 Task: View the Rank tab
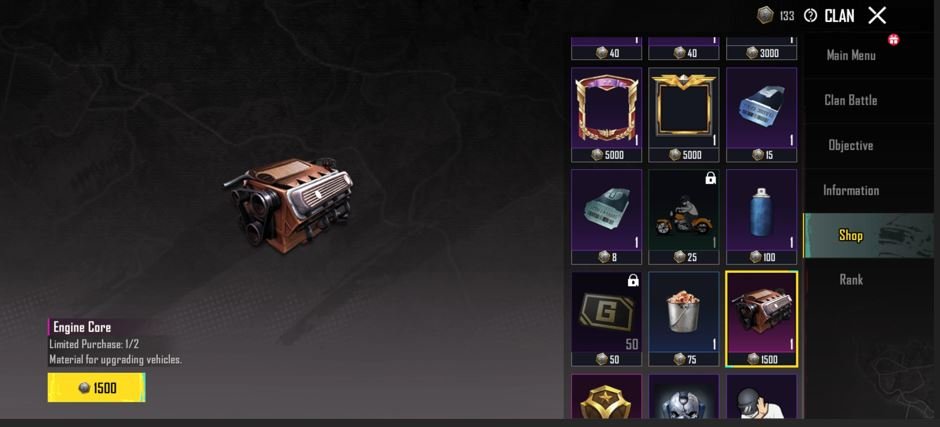851,280
